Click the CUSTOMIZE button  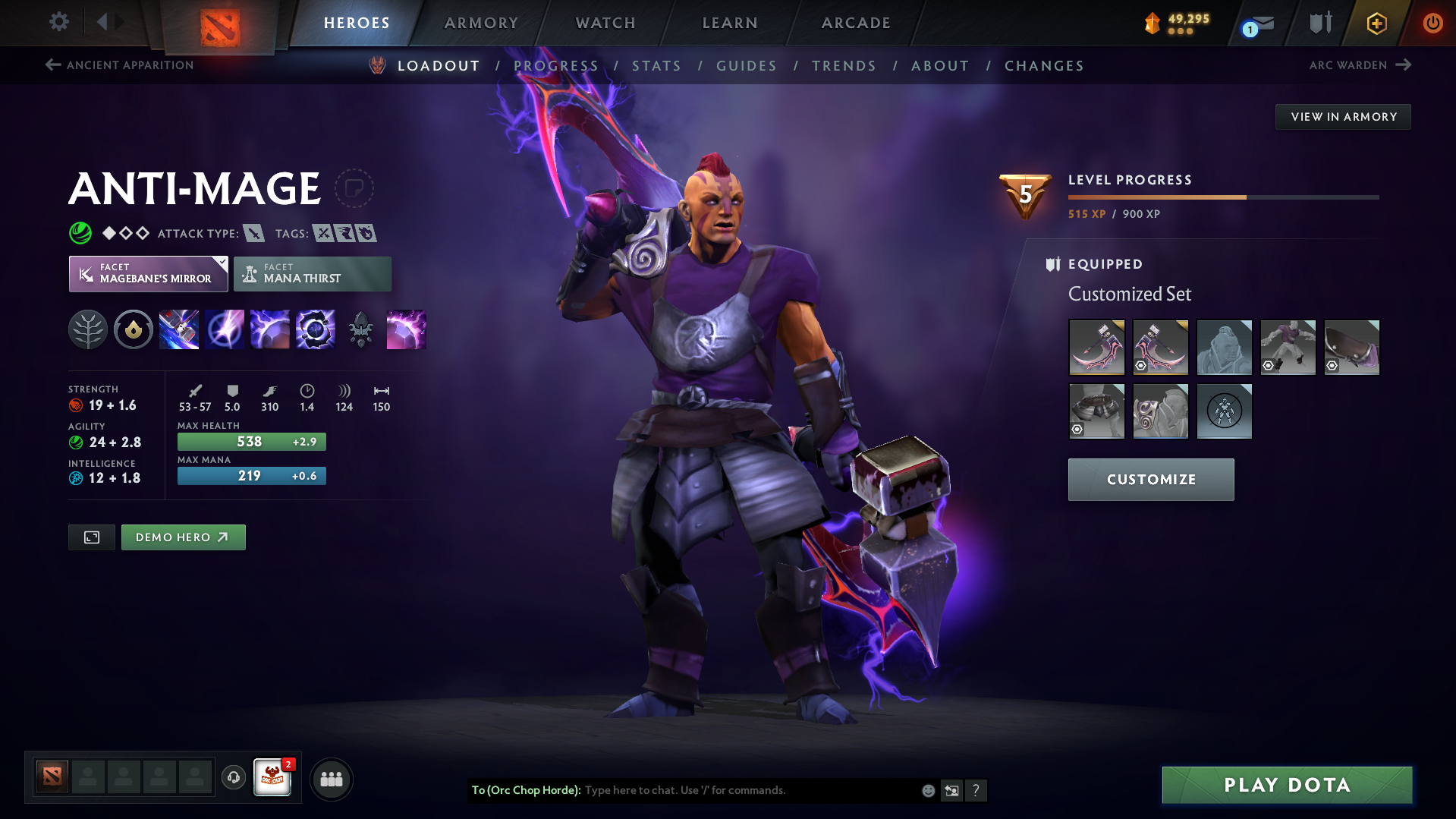(1150, 479)
